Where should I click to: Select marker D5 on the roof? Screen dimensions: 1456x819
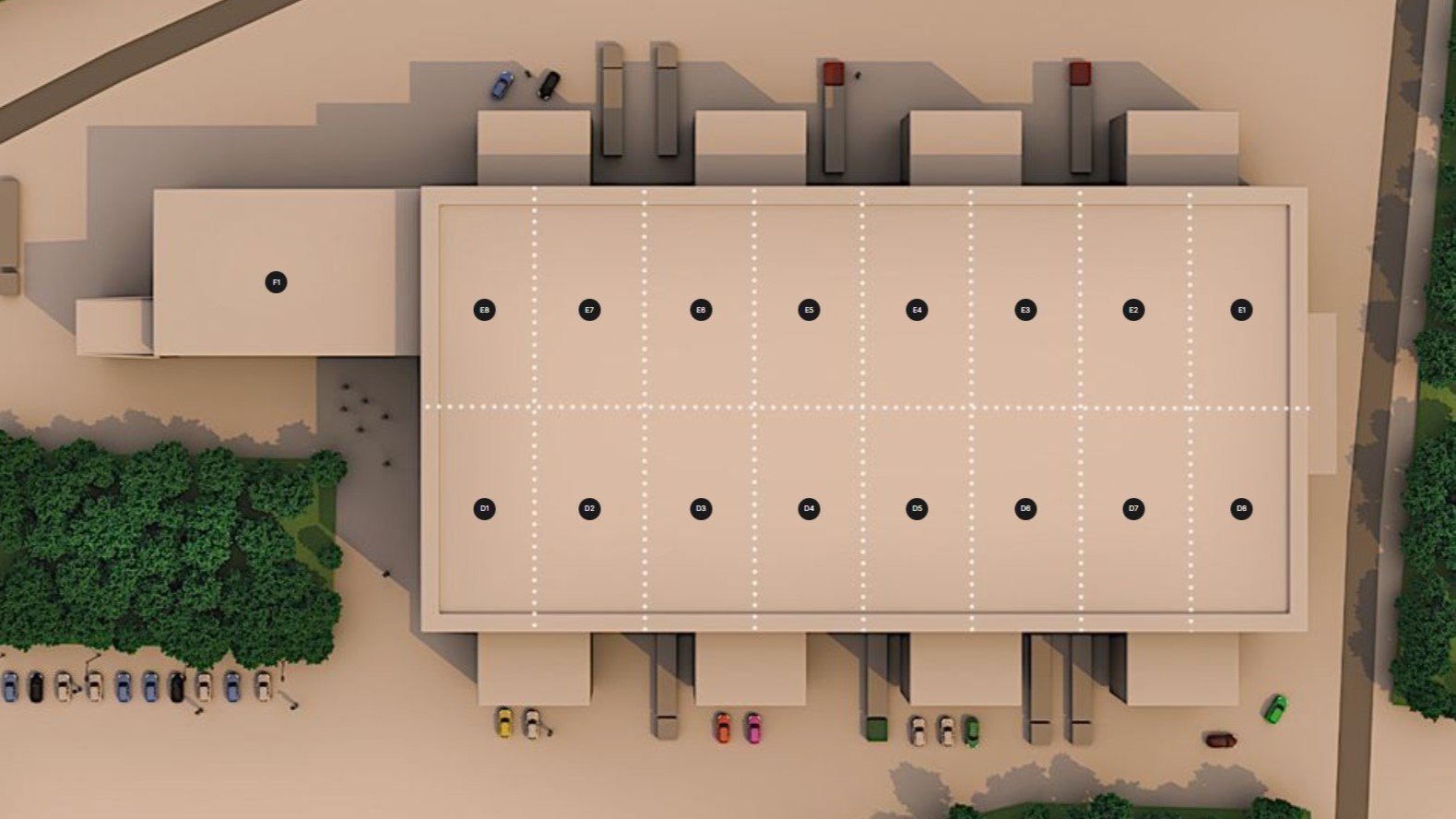pos(917,508)
